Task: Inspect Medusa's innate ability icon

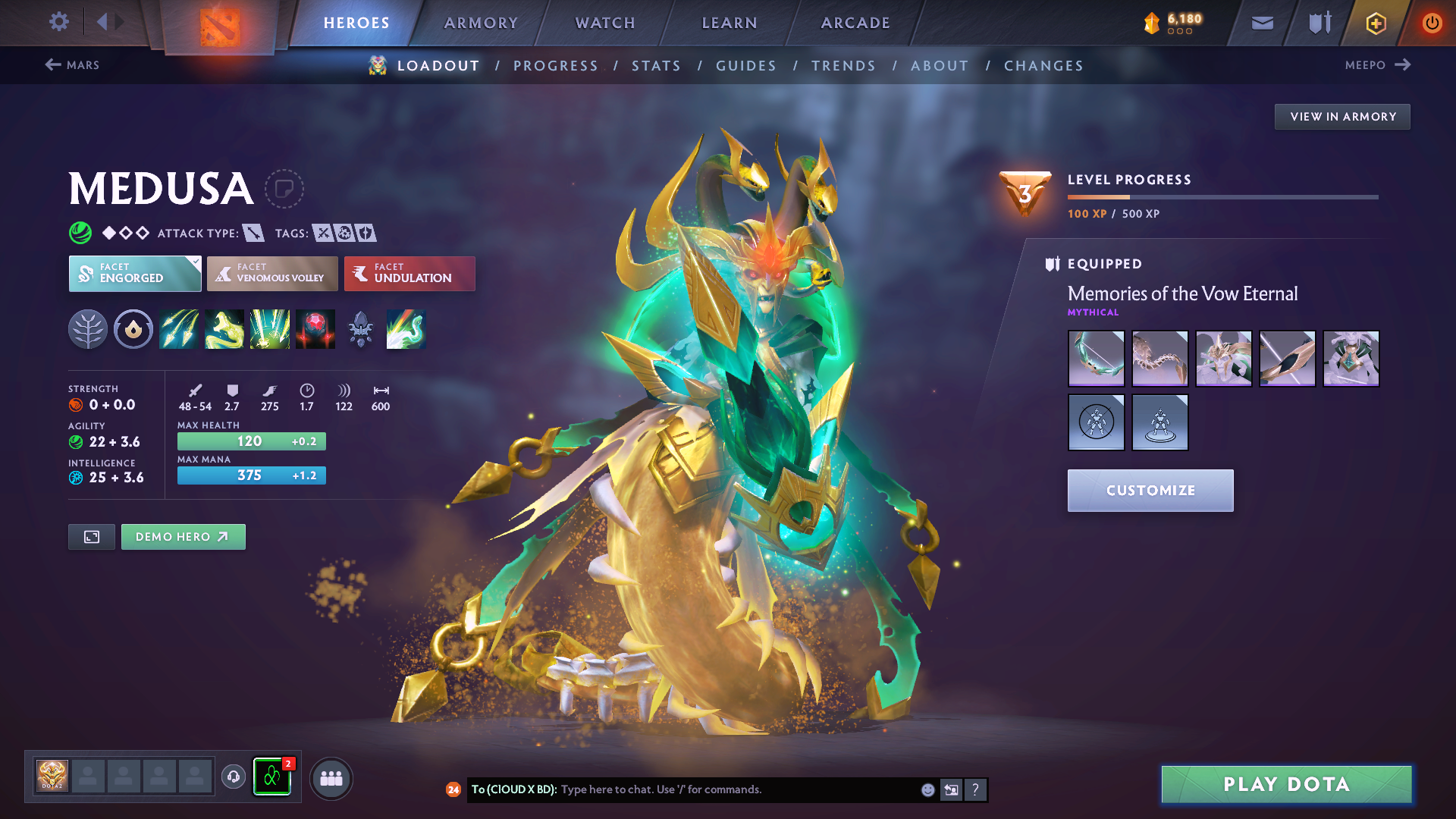Action: click(x=133, y=329)
